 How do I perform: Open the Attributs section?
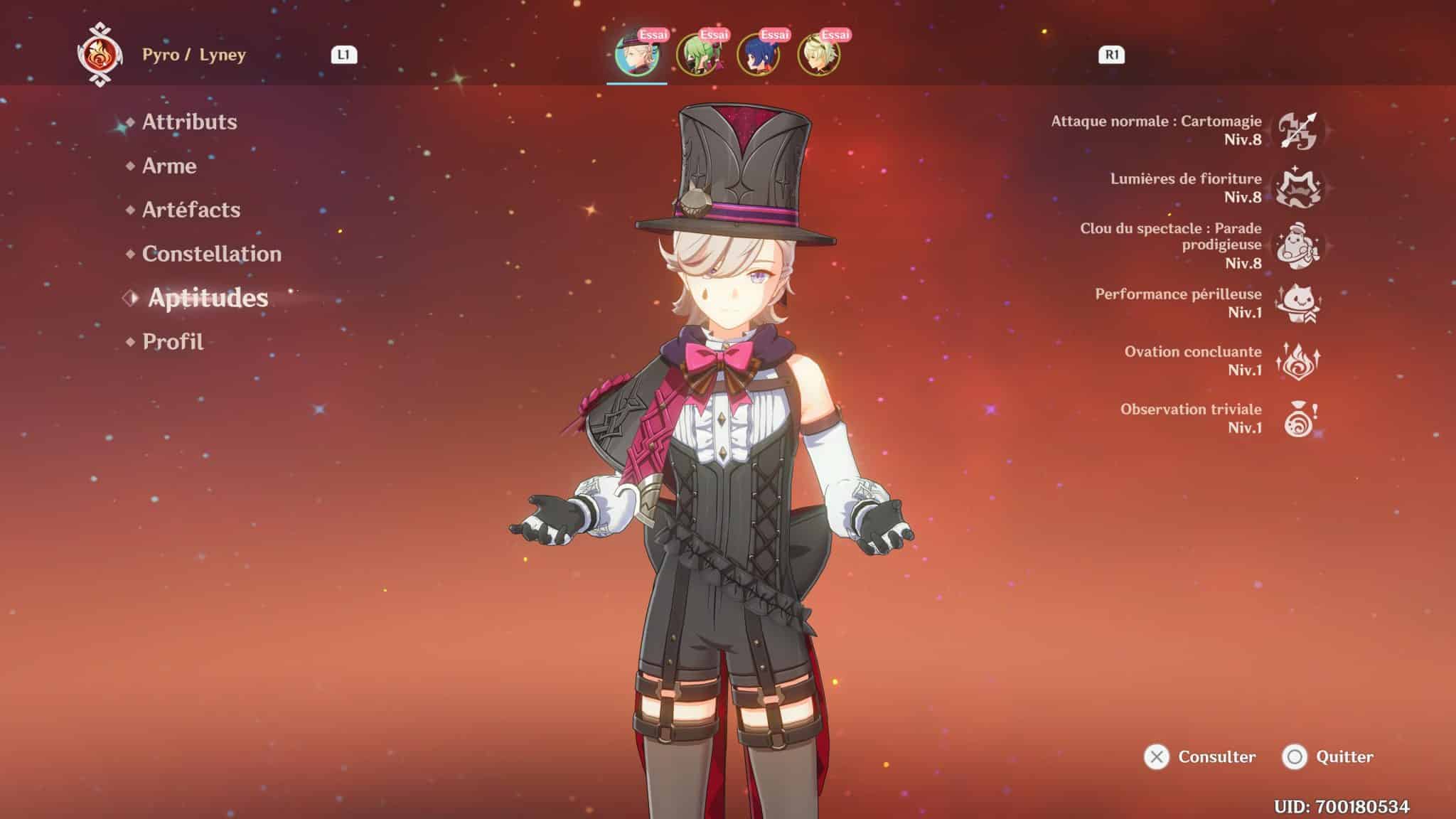(189, 122)
